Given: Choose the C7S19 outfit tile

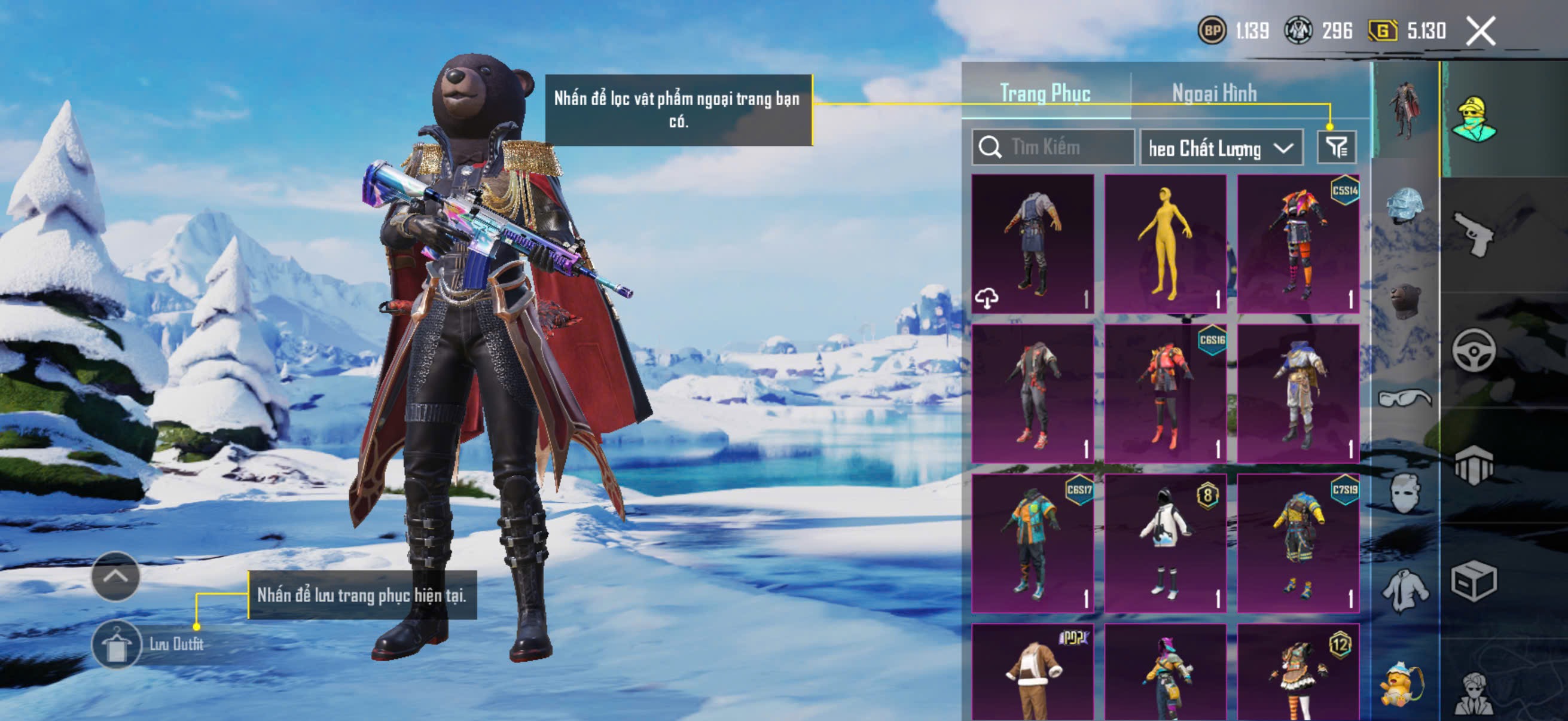Looking at the screenshot, I should (x=1298, y=543).
